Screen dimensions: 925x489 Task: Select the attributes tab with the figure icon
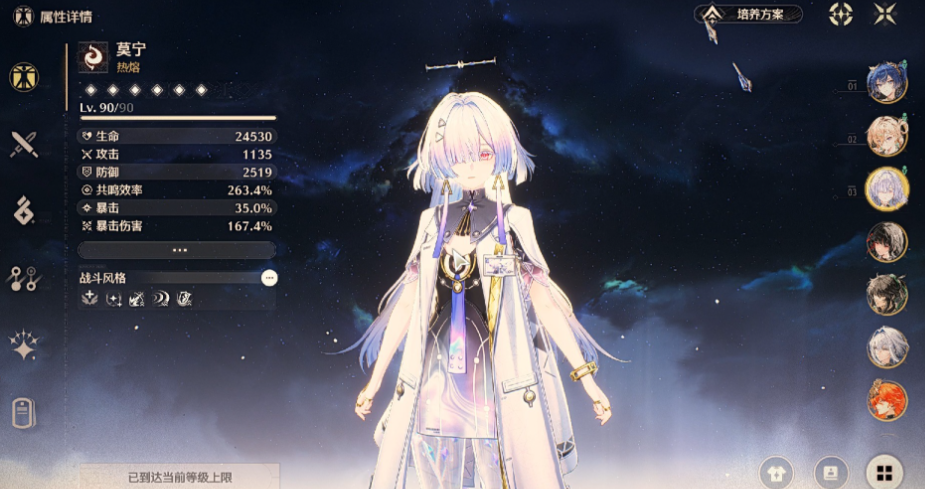tap(24, 77)
